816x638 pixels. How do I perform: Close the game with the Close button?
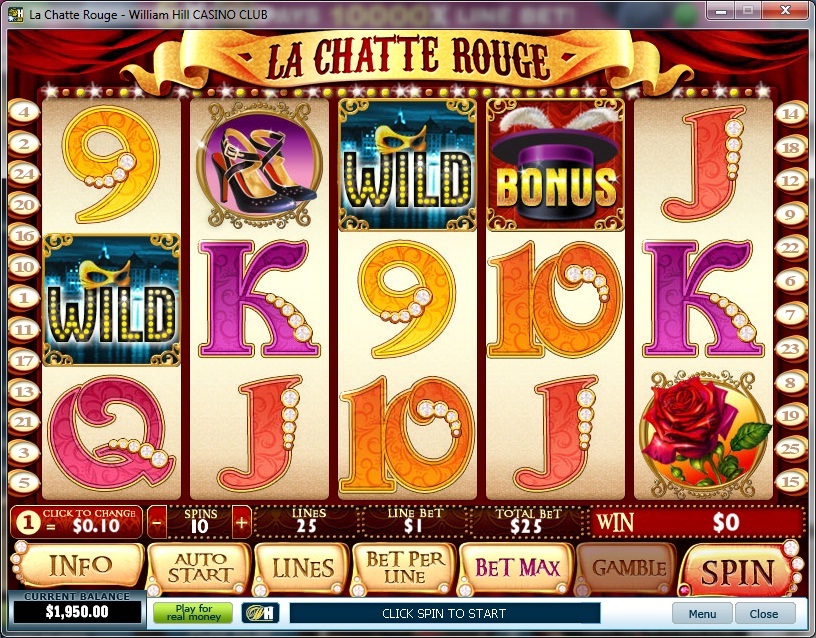click(764, 613)
